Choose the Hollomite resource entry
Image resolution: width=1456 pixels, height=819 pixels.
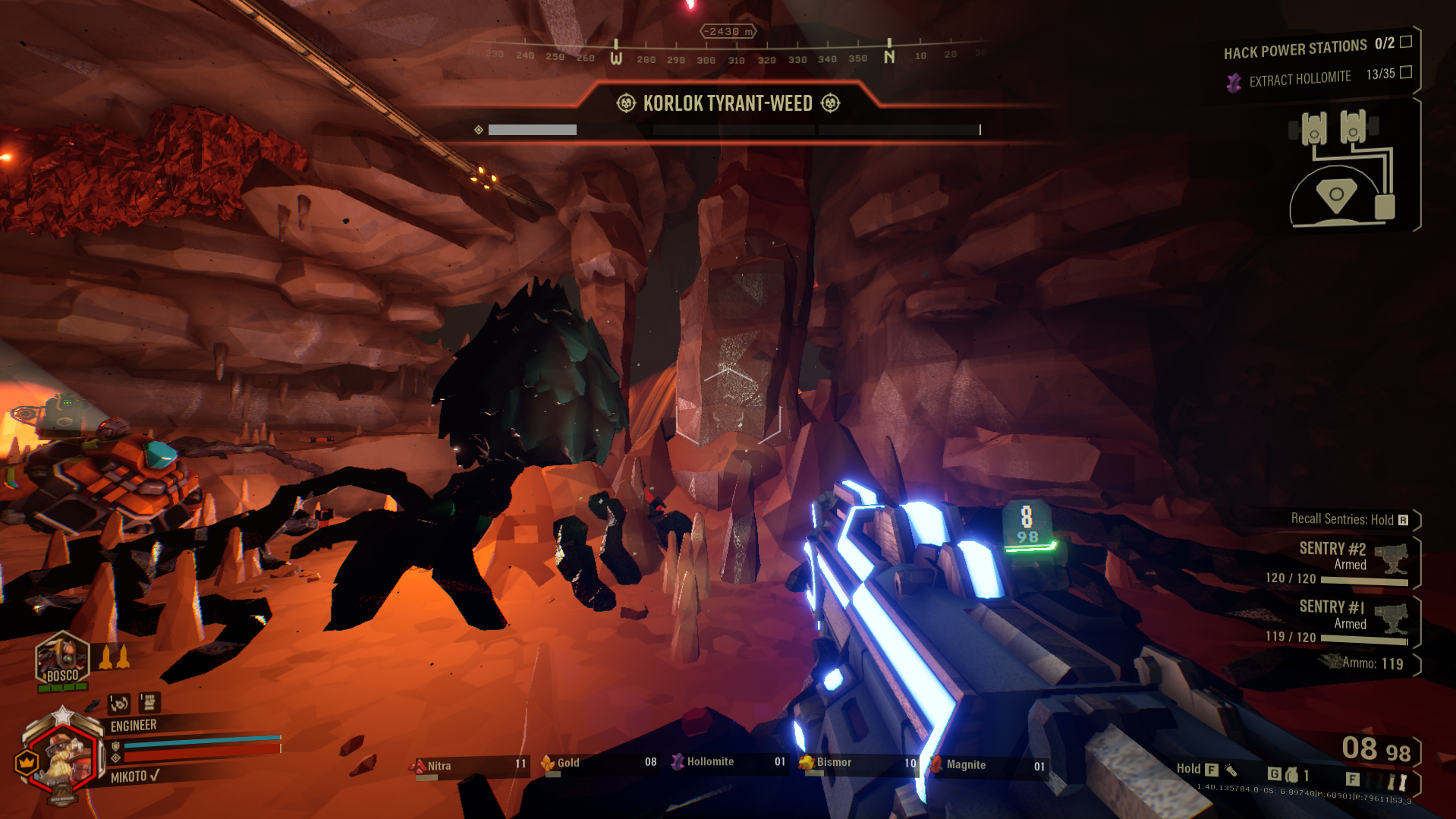click(728, 762)
